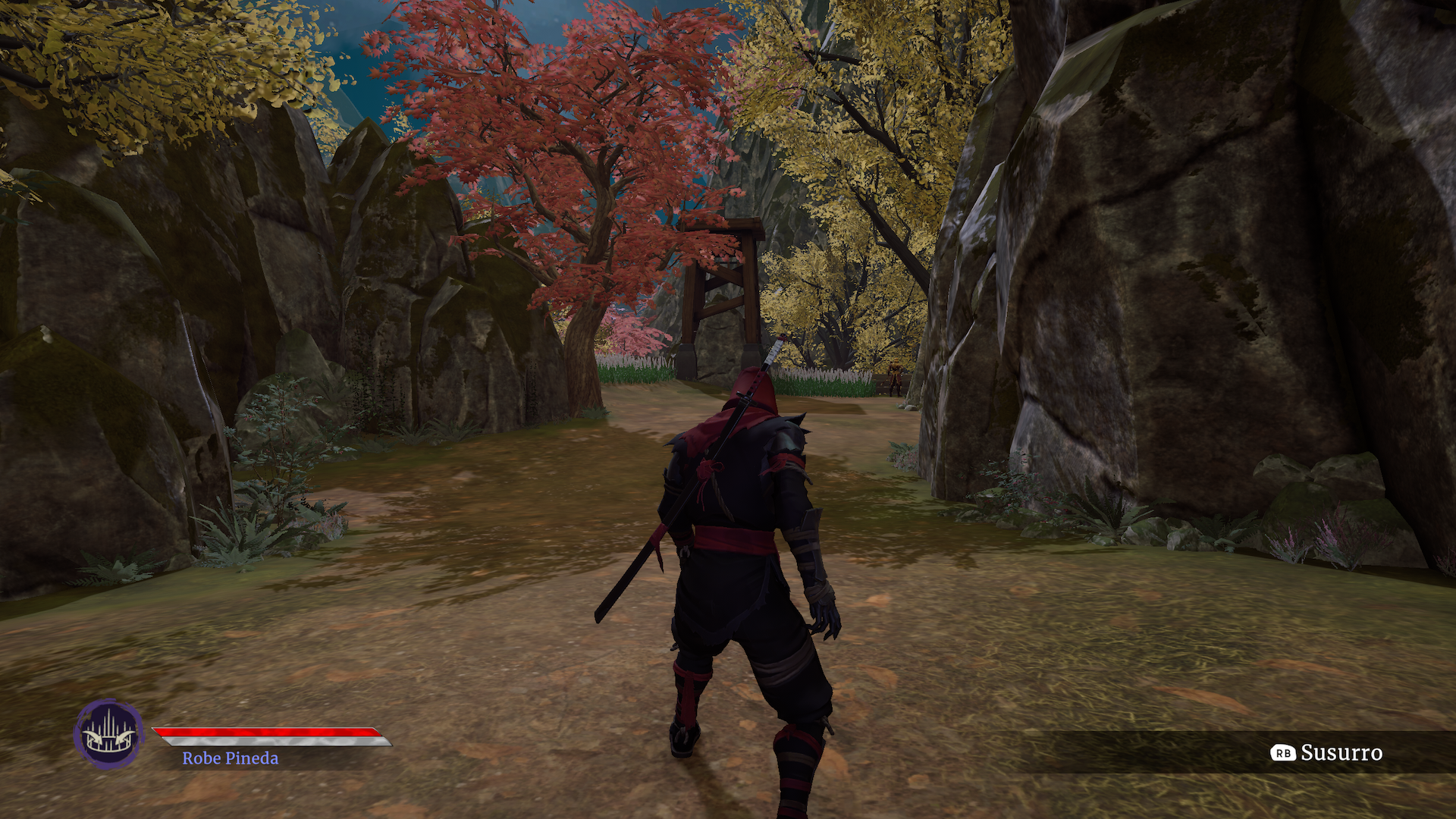The height and width of the screenshot is (819, 1456).
Task: Click the purple clan emblem icon
Action: (x=108, y=734)
